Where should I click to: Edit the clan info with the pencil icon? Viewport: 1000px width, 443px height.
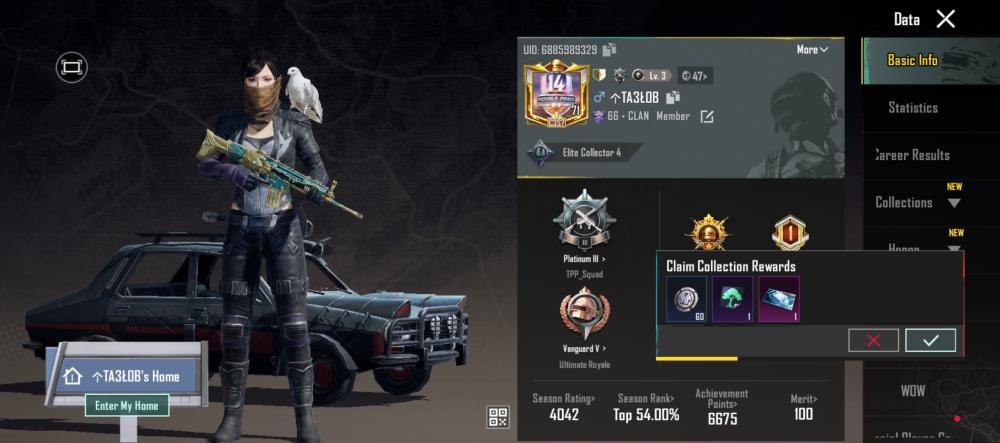(x=707, y=117)
